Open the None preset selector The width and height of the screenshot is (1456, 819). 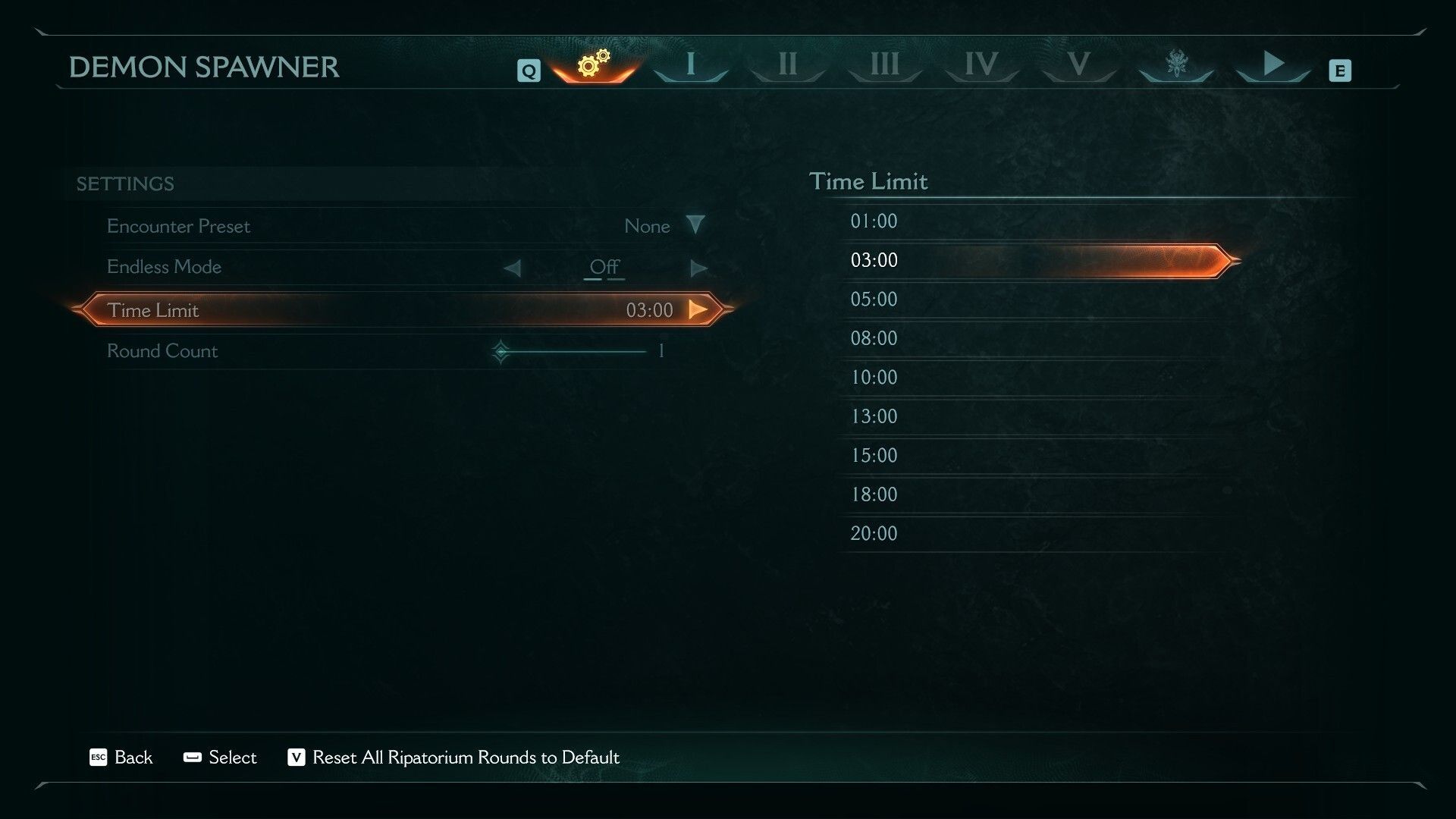tap(647, 225)
